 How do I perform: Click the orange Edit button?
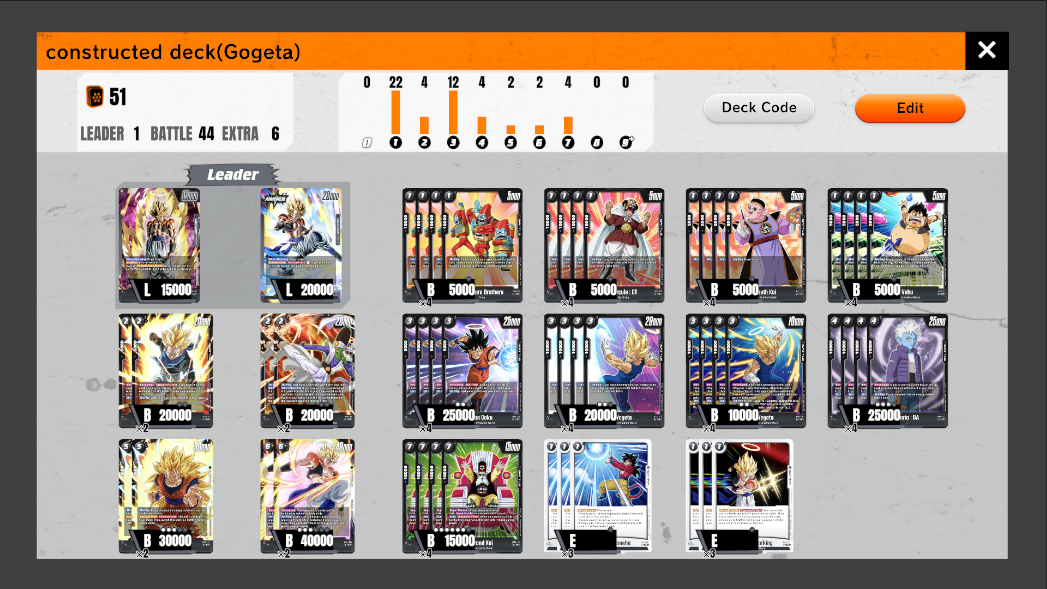coord(909,108)
